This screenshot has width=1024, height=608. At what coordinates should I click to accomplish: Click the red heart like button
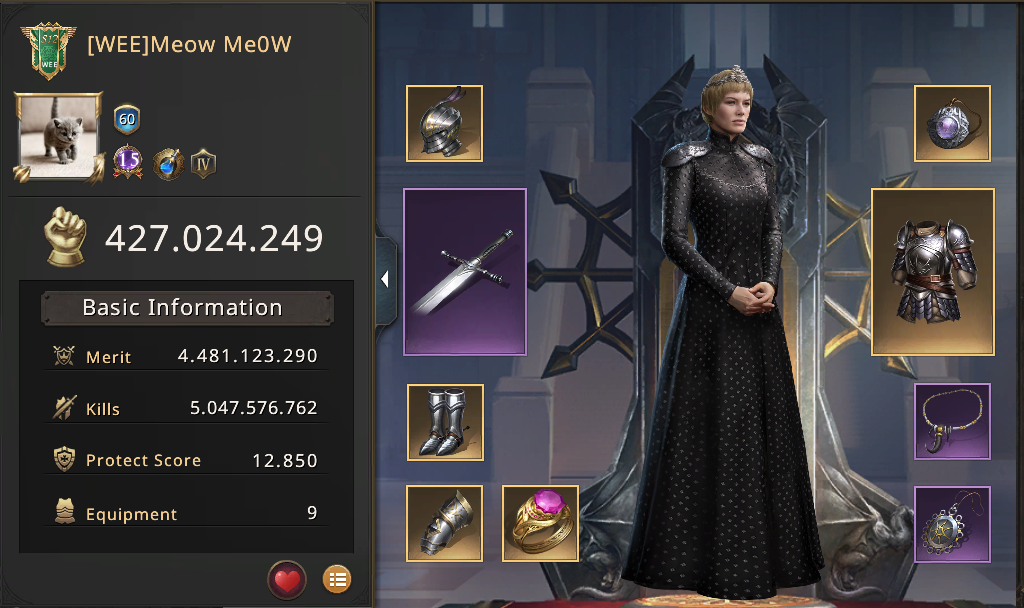[x=287, y=578]
